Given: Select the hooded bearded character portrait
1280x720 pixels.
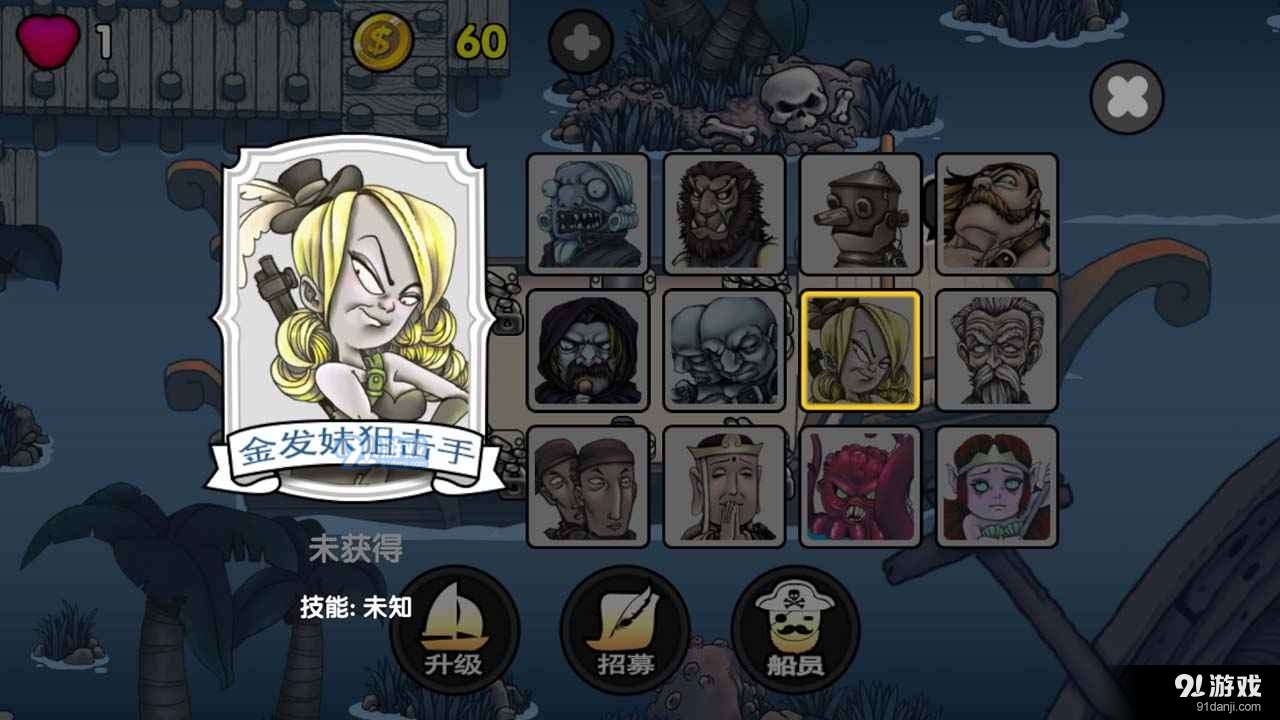Looking at the screenshot, I should [x=588, y=350].
